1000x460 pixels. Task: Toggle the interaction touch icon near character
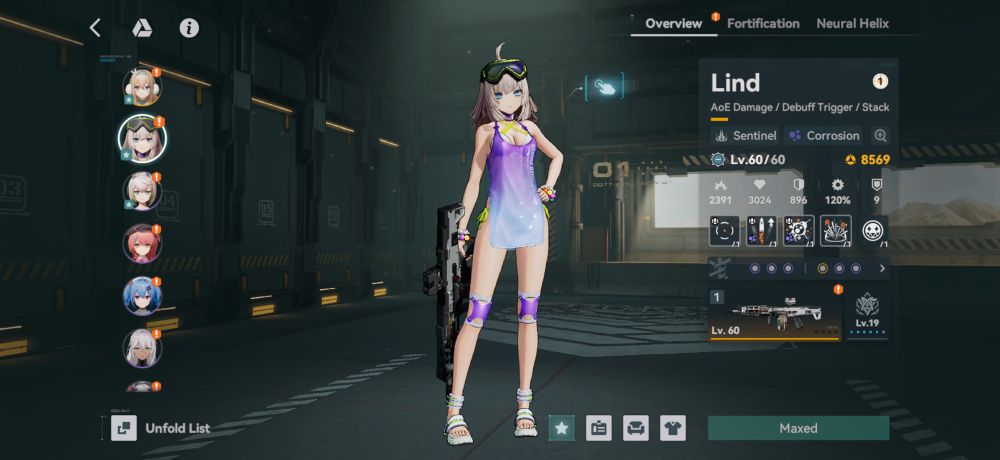[604, 87]
